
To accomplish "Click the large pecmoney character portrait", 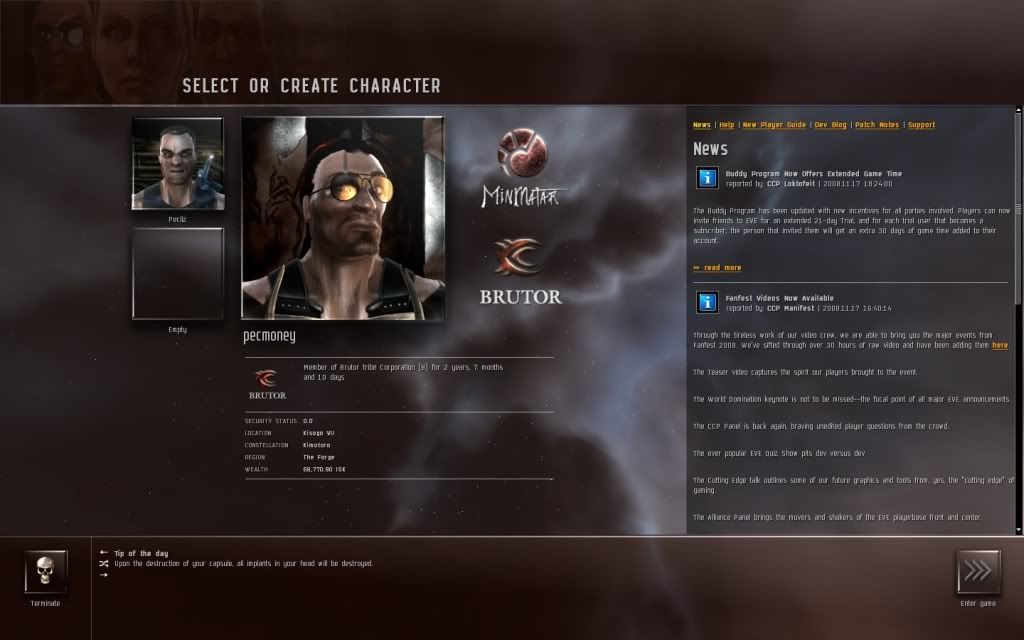I will coord(342,218).
